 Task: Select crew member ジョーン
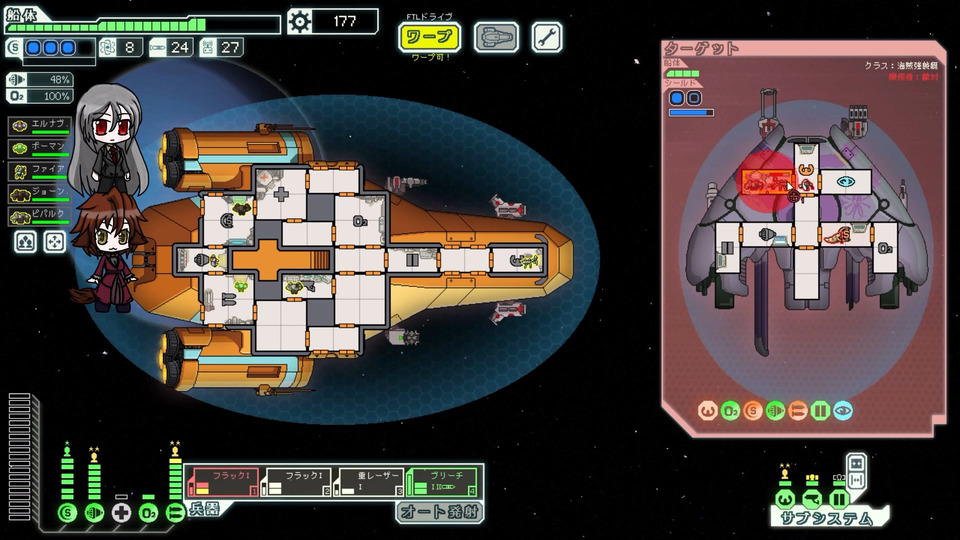coord(40,192)
